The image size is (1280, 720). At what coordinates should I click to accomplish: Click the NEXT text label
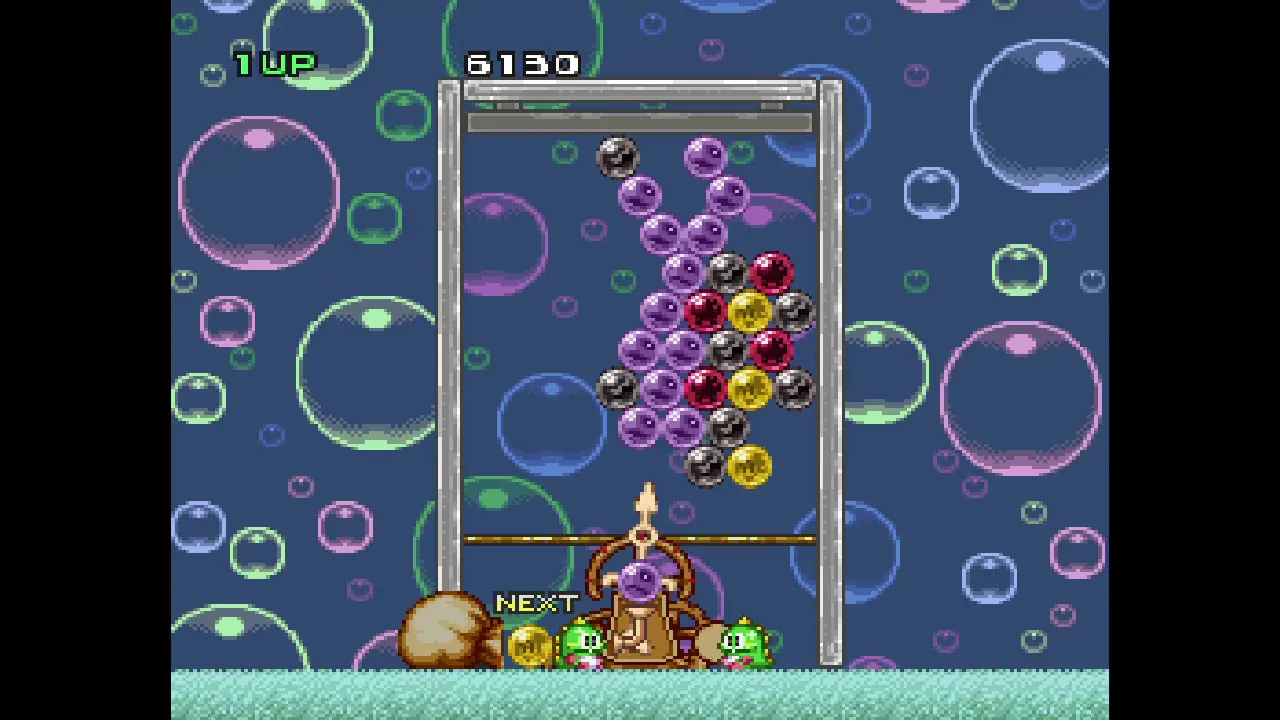[x=537, y=603]
